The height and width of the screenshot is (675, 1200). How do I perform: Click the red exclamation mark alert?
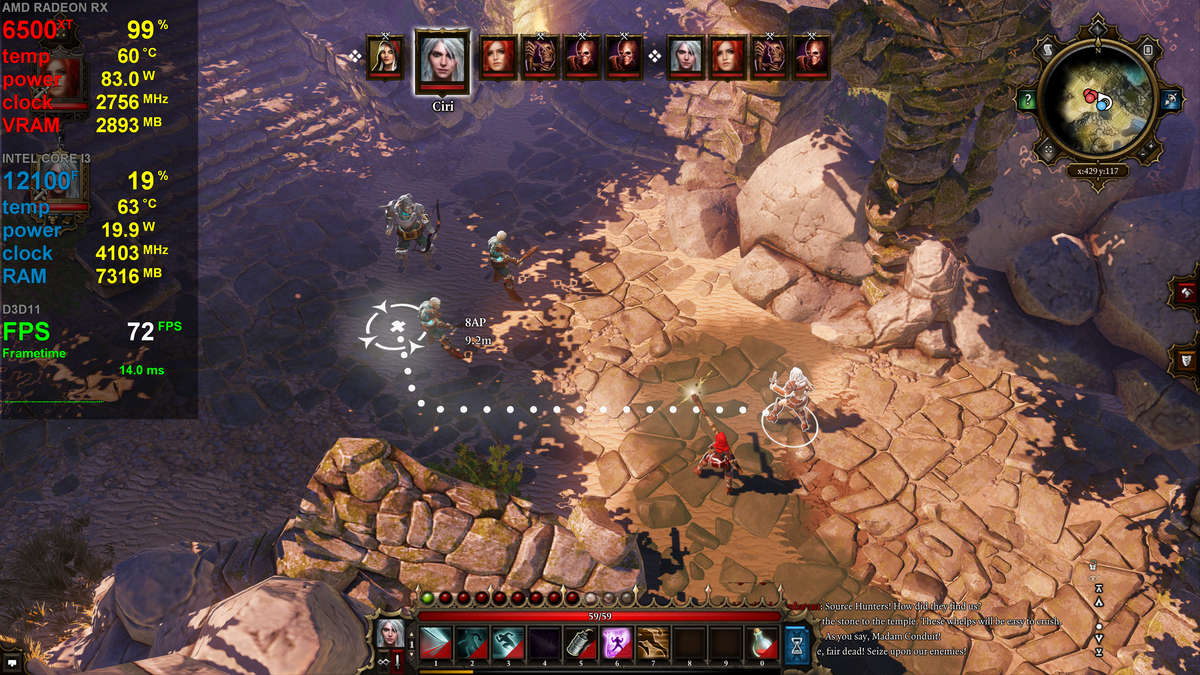pos(397,660)
